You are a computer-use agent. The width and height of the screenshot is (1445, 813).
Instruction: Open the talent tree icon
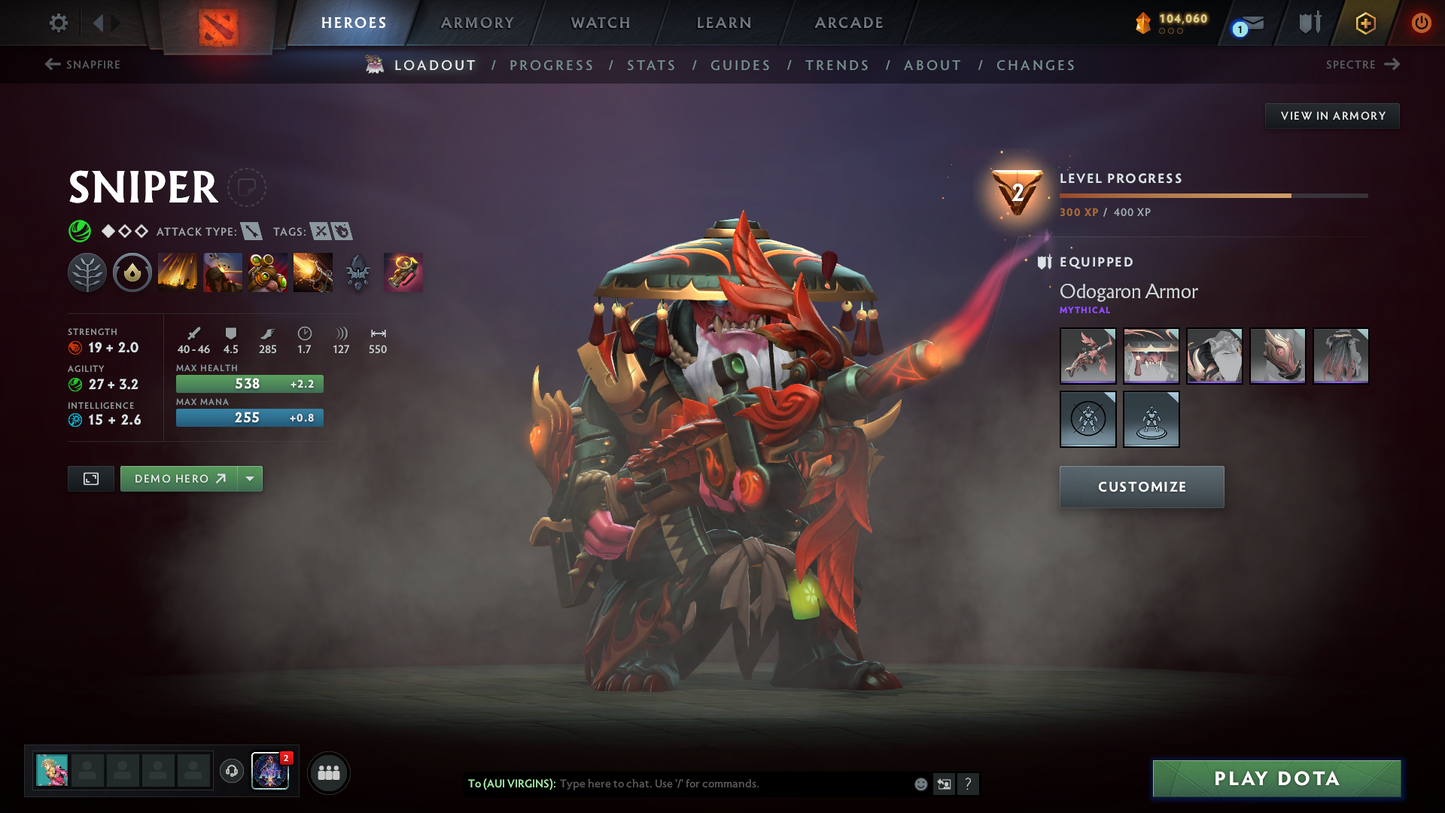click(87, 271)
